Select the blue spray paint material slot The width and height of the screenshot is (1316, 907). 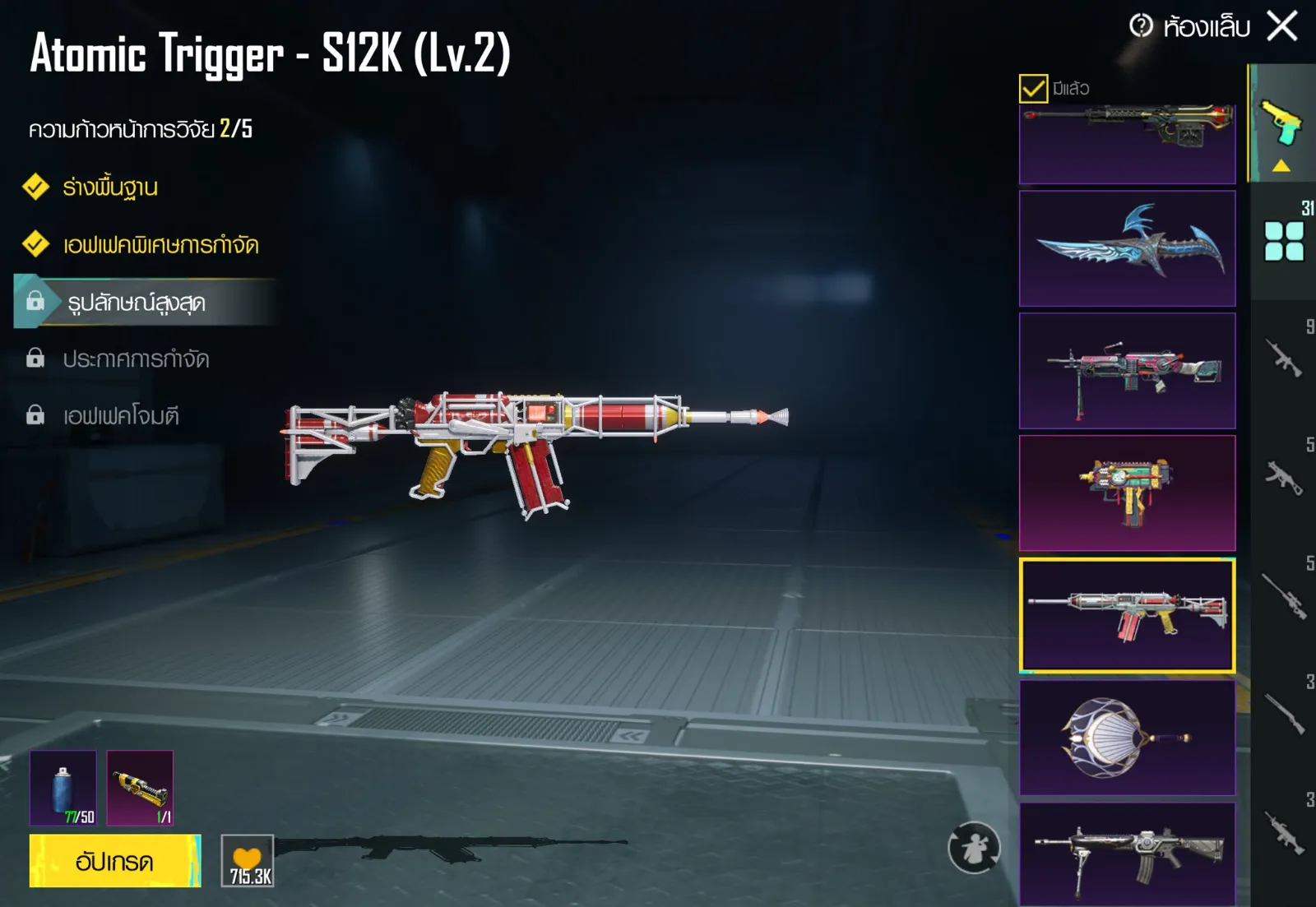[x=63, y=787]
